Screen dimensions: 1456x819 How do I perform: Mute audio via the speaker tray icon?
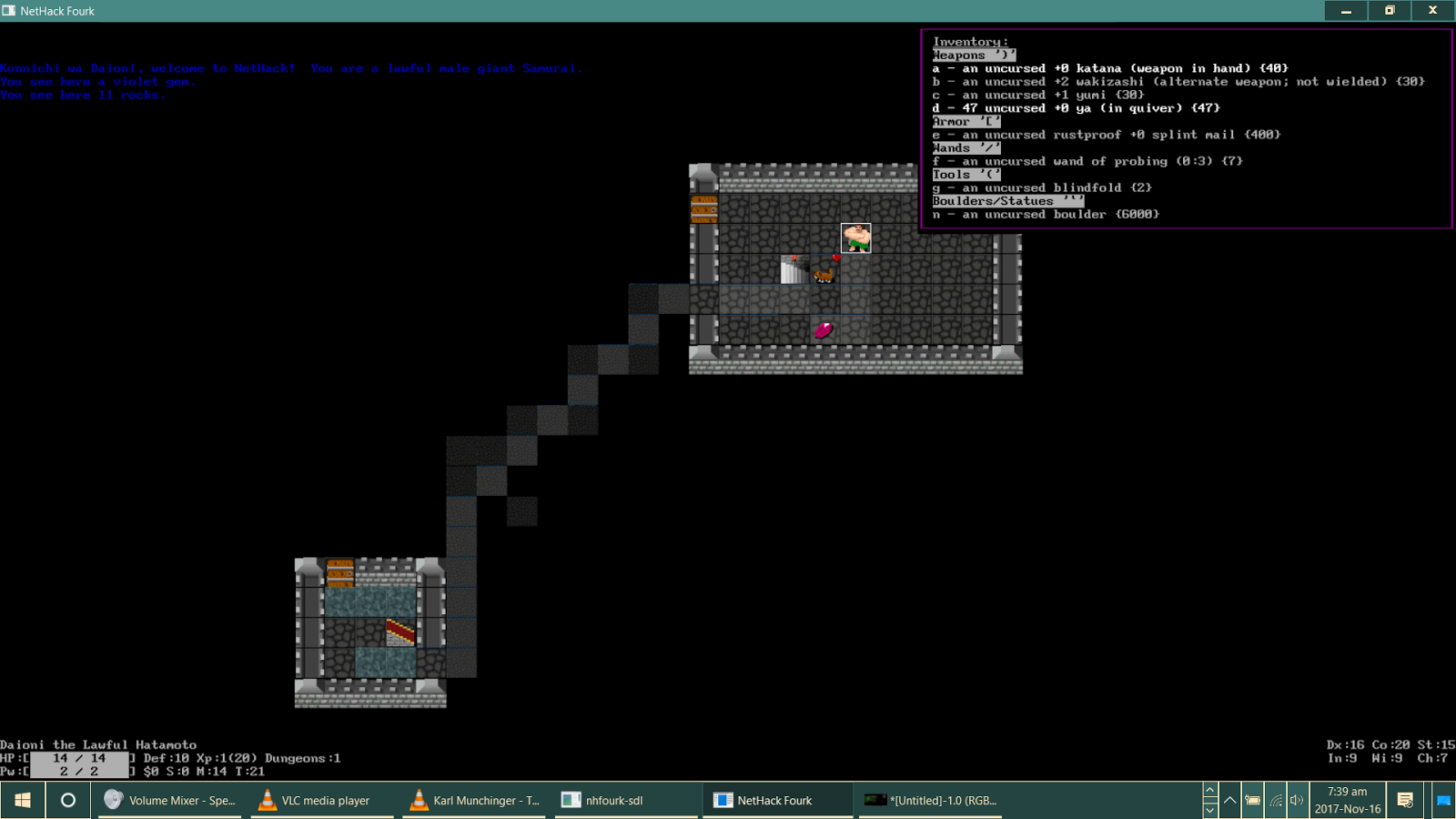coord(1297,800)
